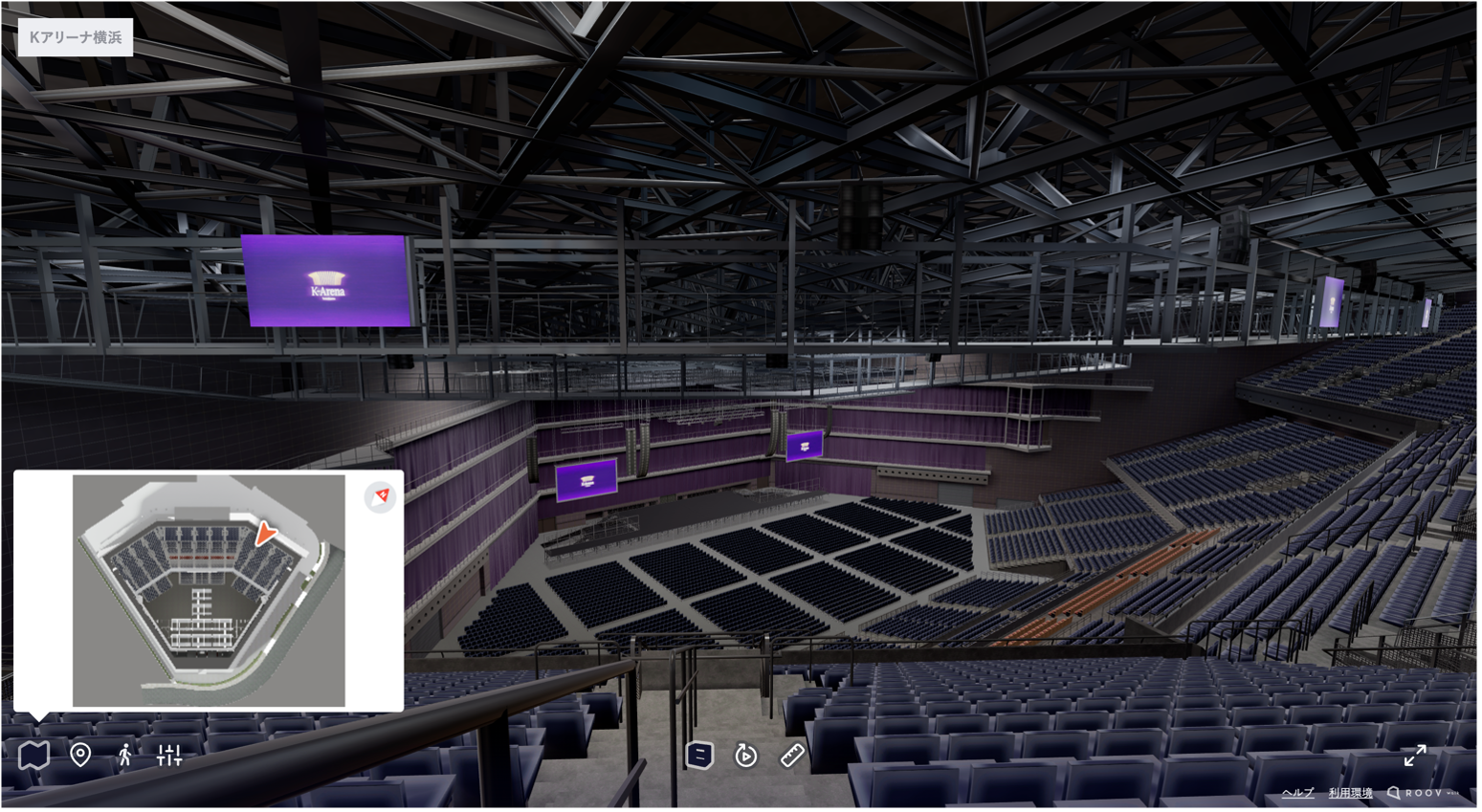Select the floor selector icon
Screen dimensions: 1482x812
(701, 755)
